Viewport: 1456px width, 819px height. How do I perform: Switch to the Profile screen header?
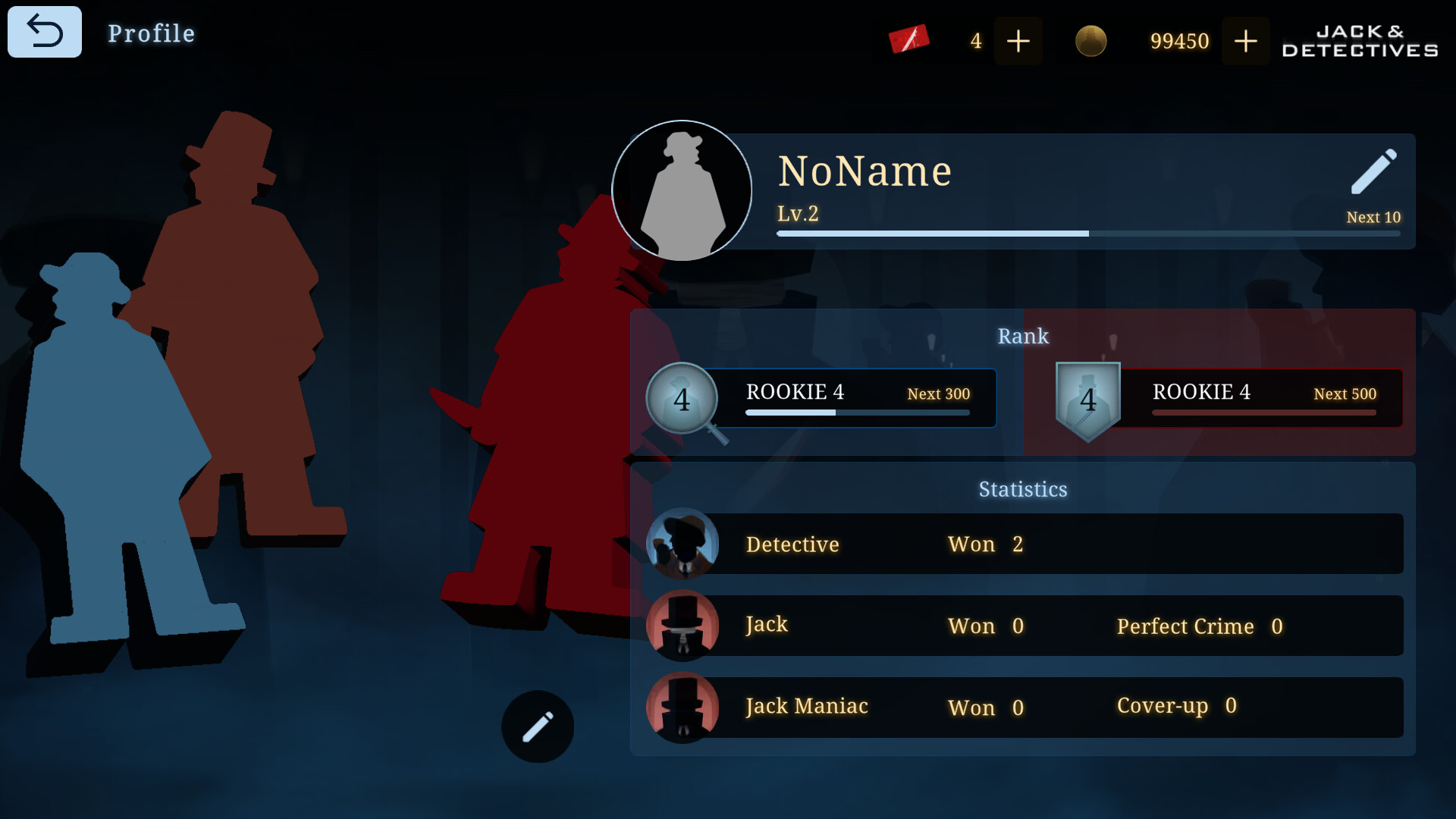point(150,33)
